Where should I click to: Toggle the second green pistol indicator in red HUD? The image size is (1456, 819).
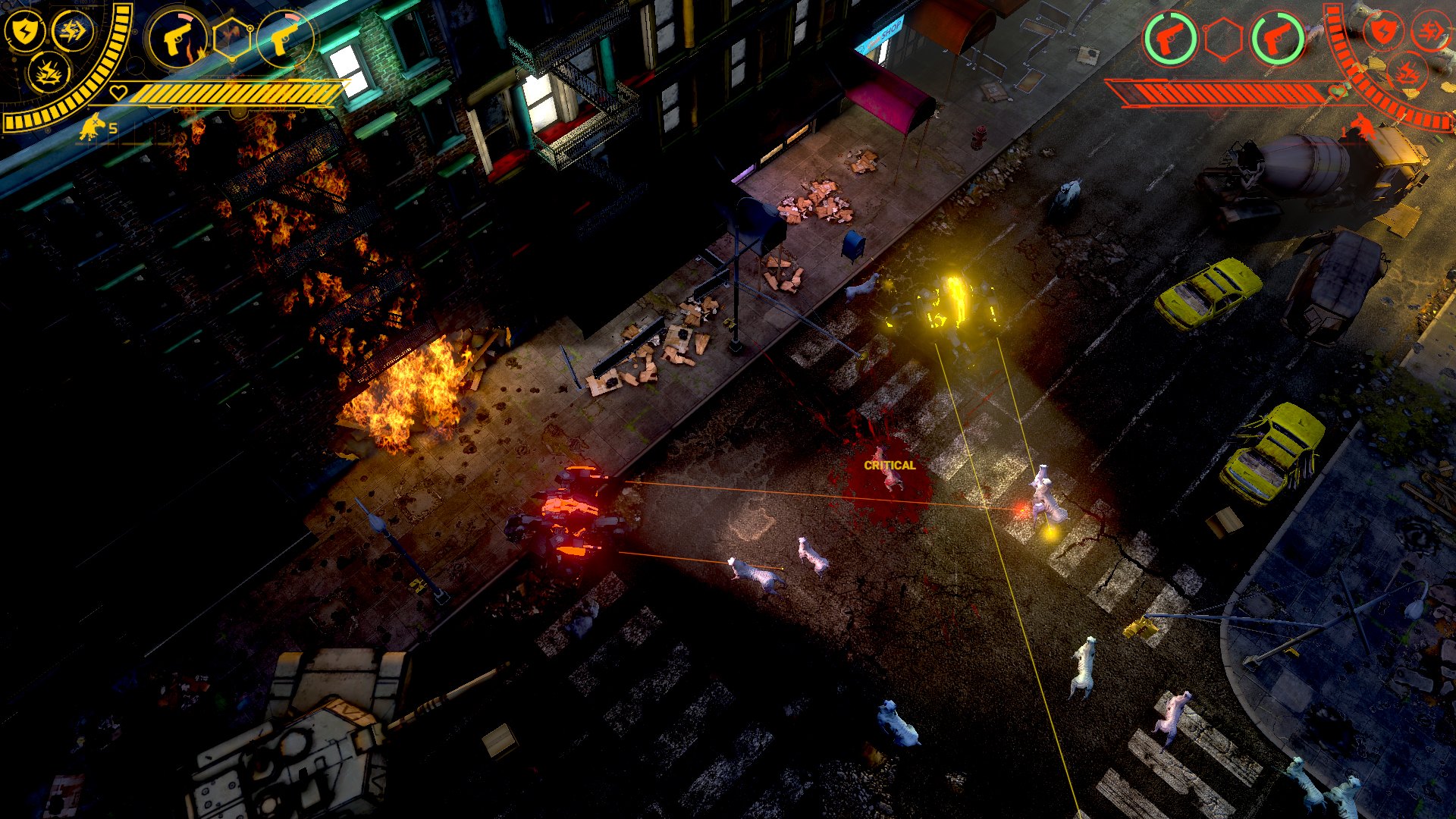coord(1279,39)
